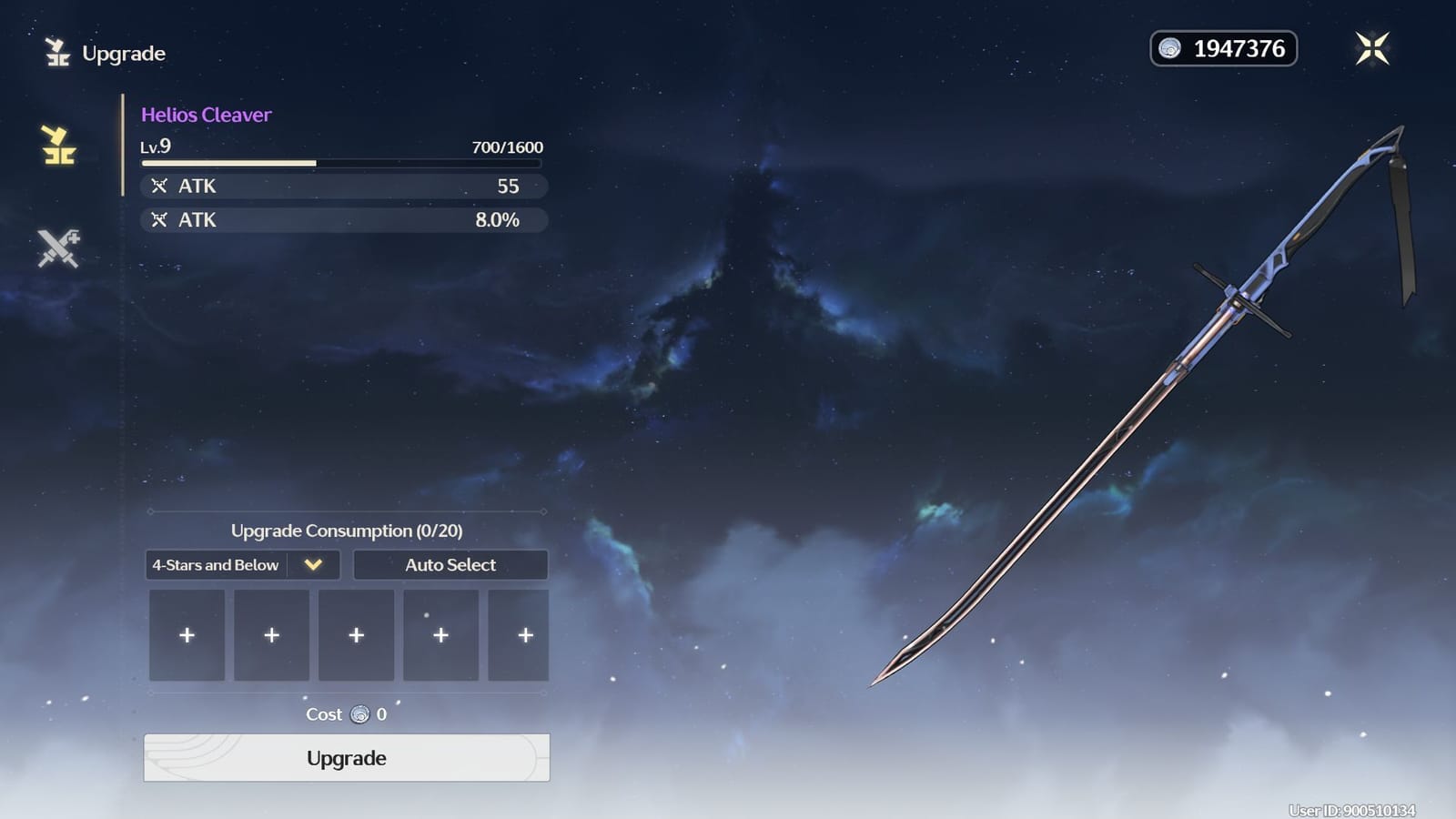Add material to the first empty consumption slot
Viewport: 1456px width, 819px height.
coord(186,634)
